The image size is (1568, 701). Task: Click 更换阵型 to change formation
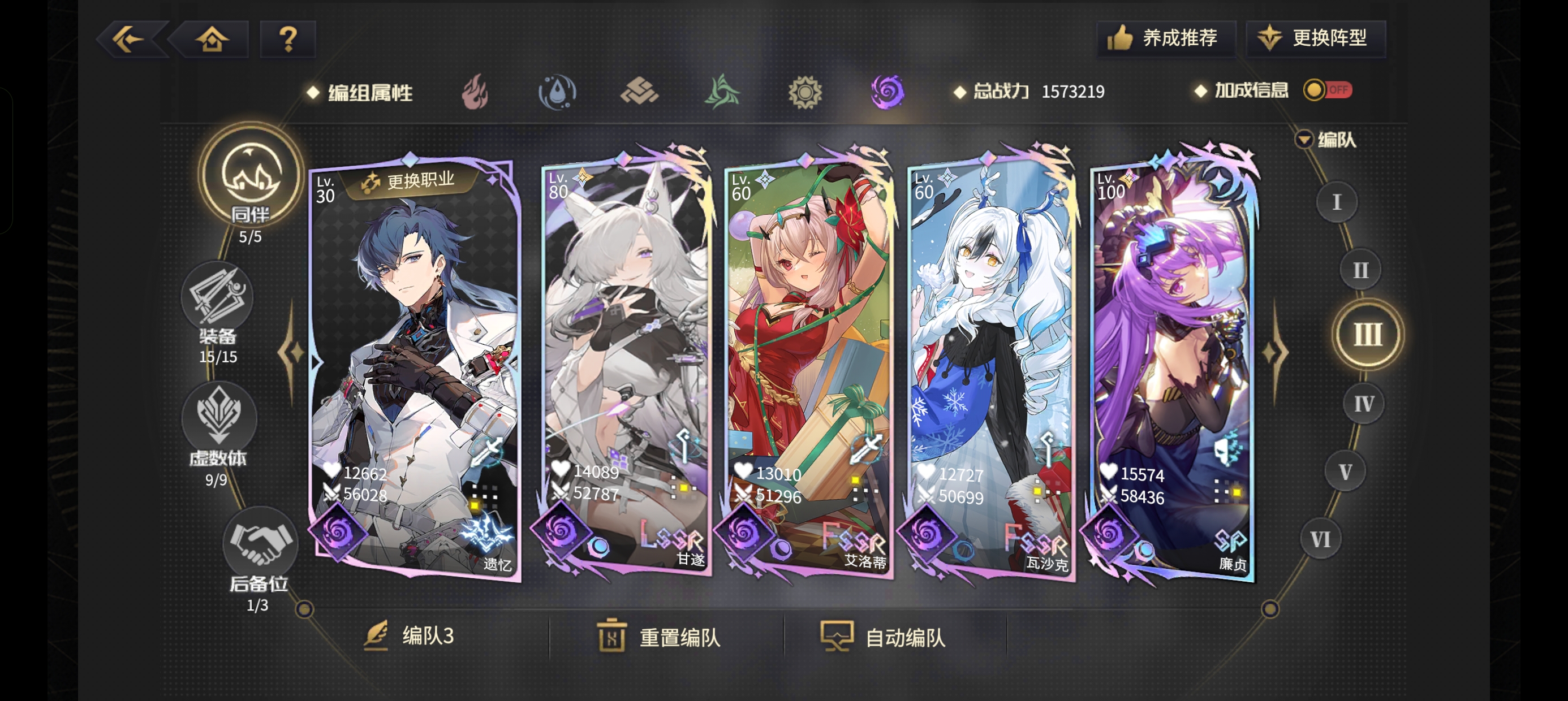1315,38
